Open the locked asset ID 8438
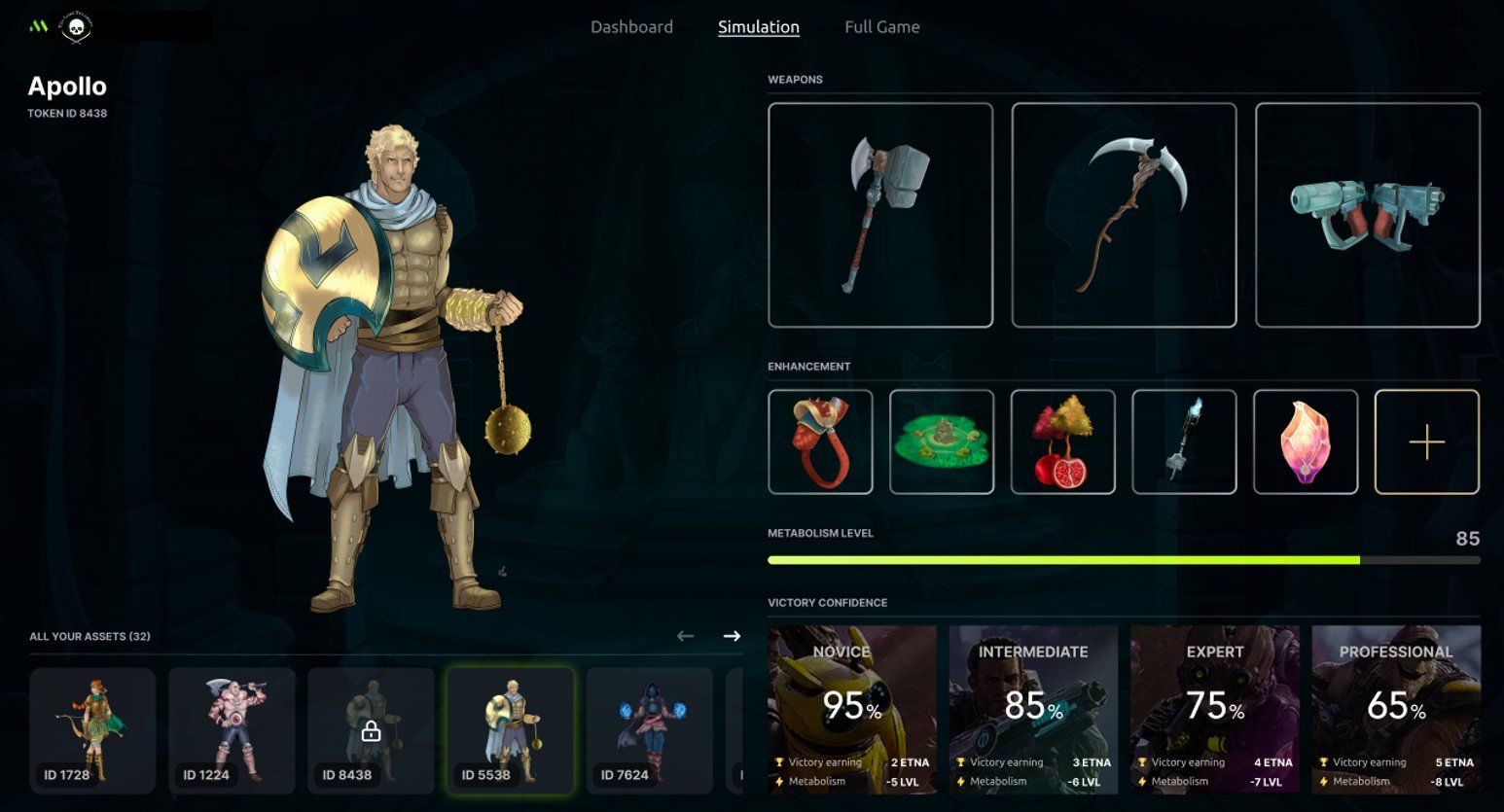This screenshot has height=812, width=1504. pos(371,729)
